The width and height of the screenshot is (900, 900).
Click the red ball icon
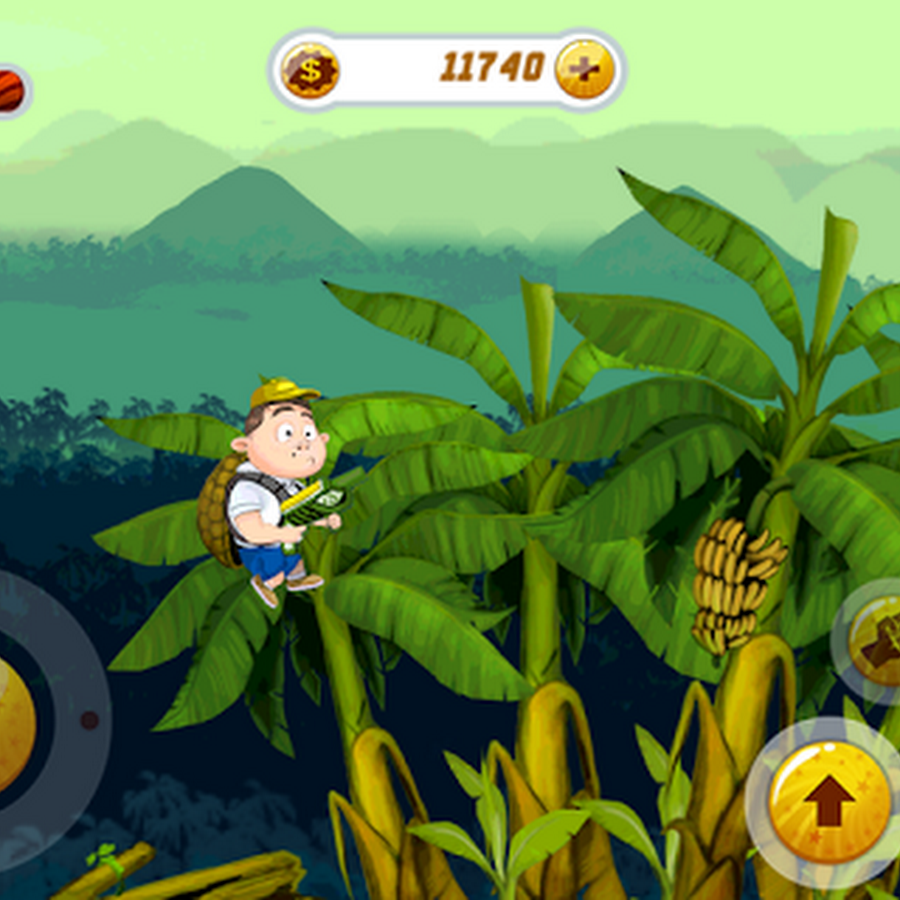point(10,91)
